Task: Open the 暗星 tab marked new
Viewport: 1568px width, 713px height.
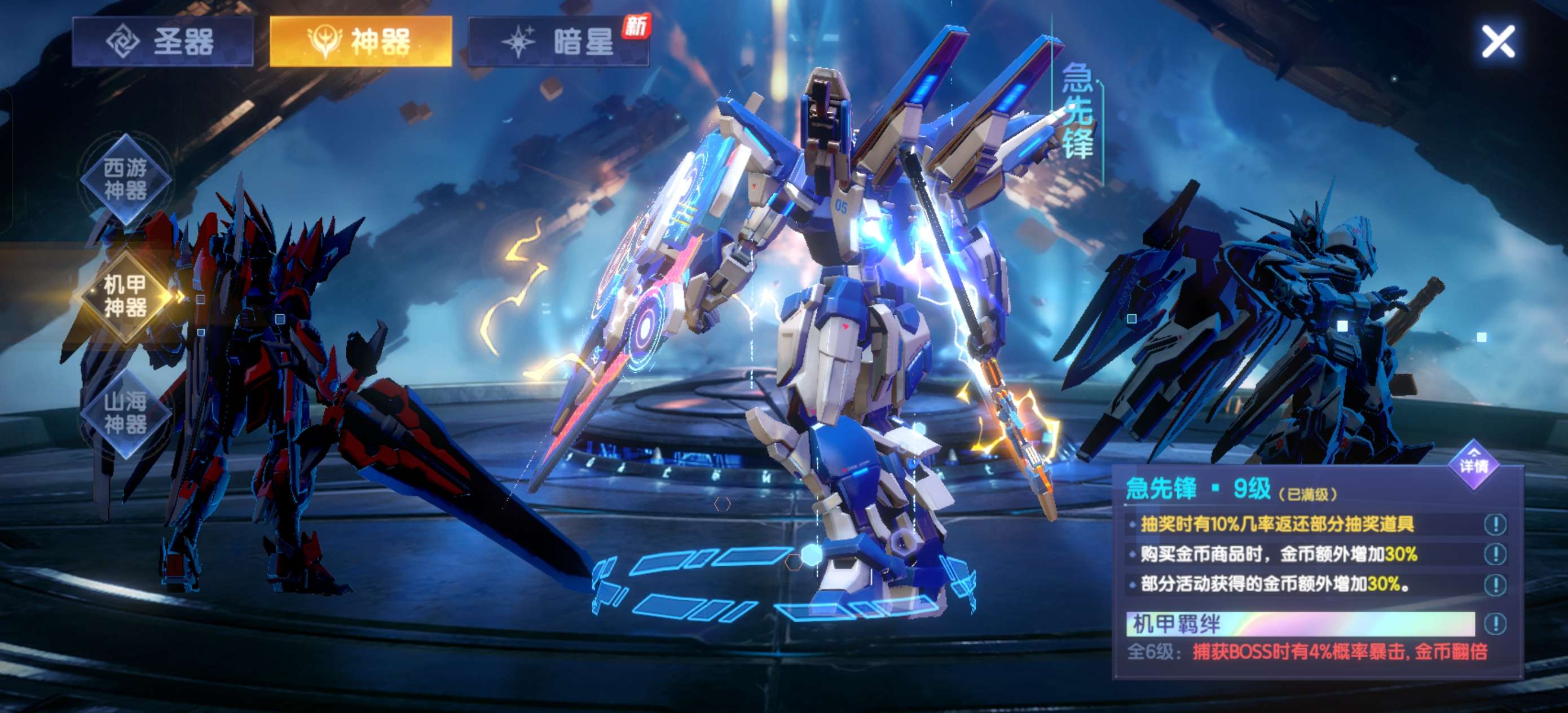Action: [558, 41]
